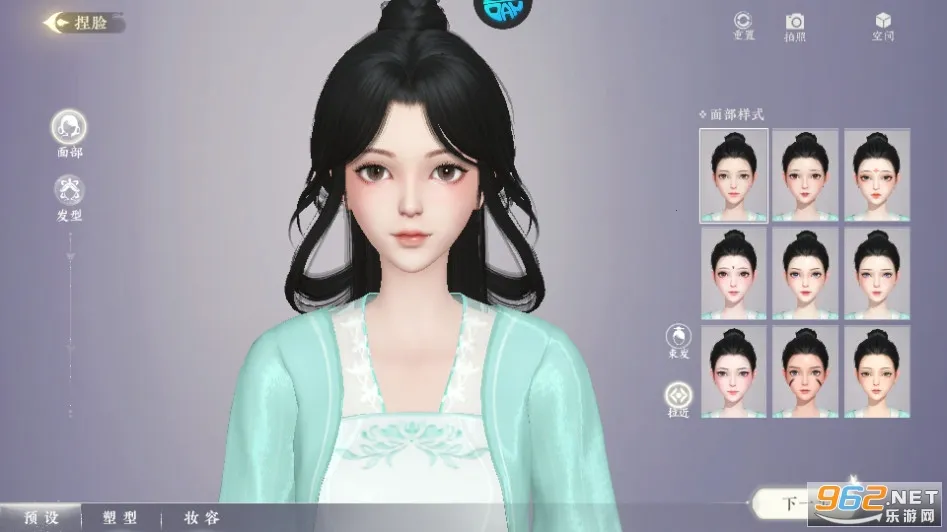Select the face preset with dark cheek stripes
Viewport: 947px width, 532px height.
click(805, 371)
